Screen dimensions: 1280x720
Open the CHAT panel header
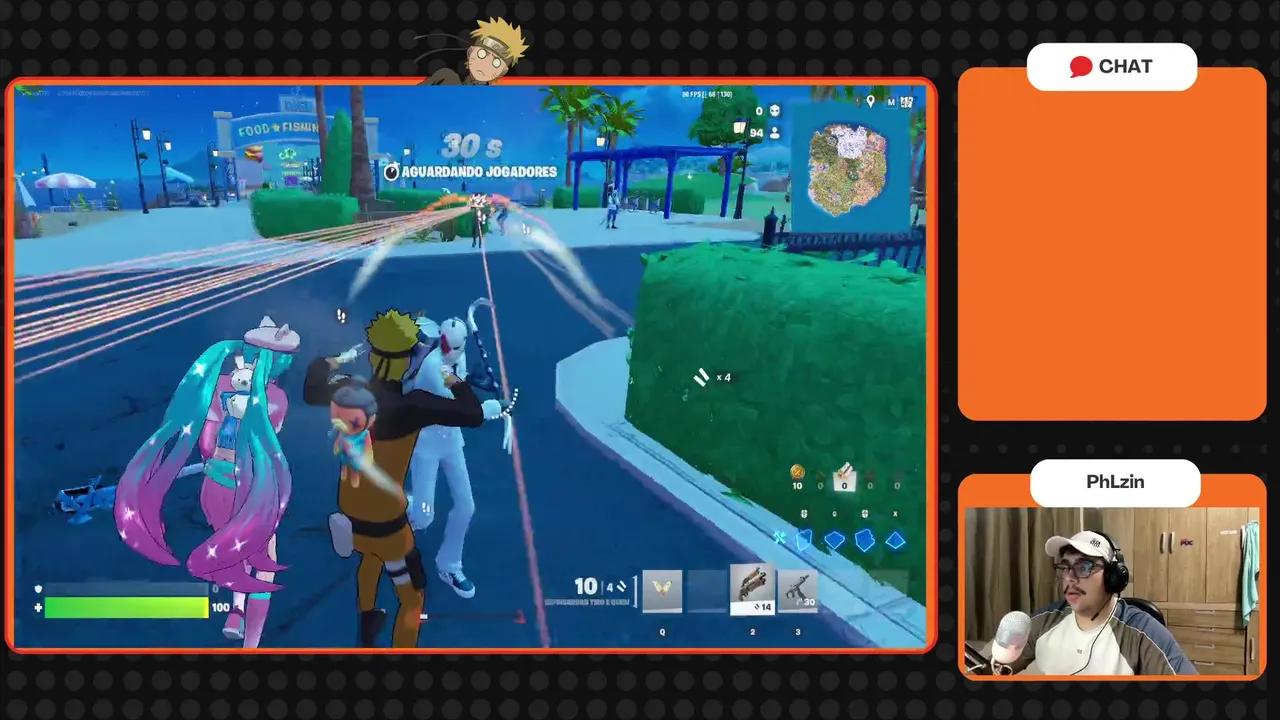pyautogui.click(x=1112, y=66)
